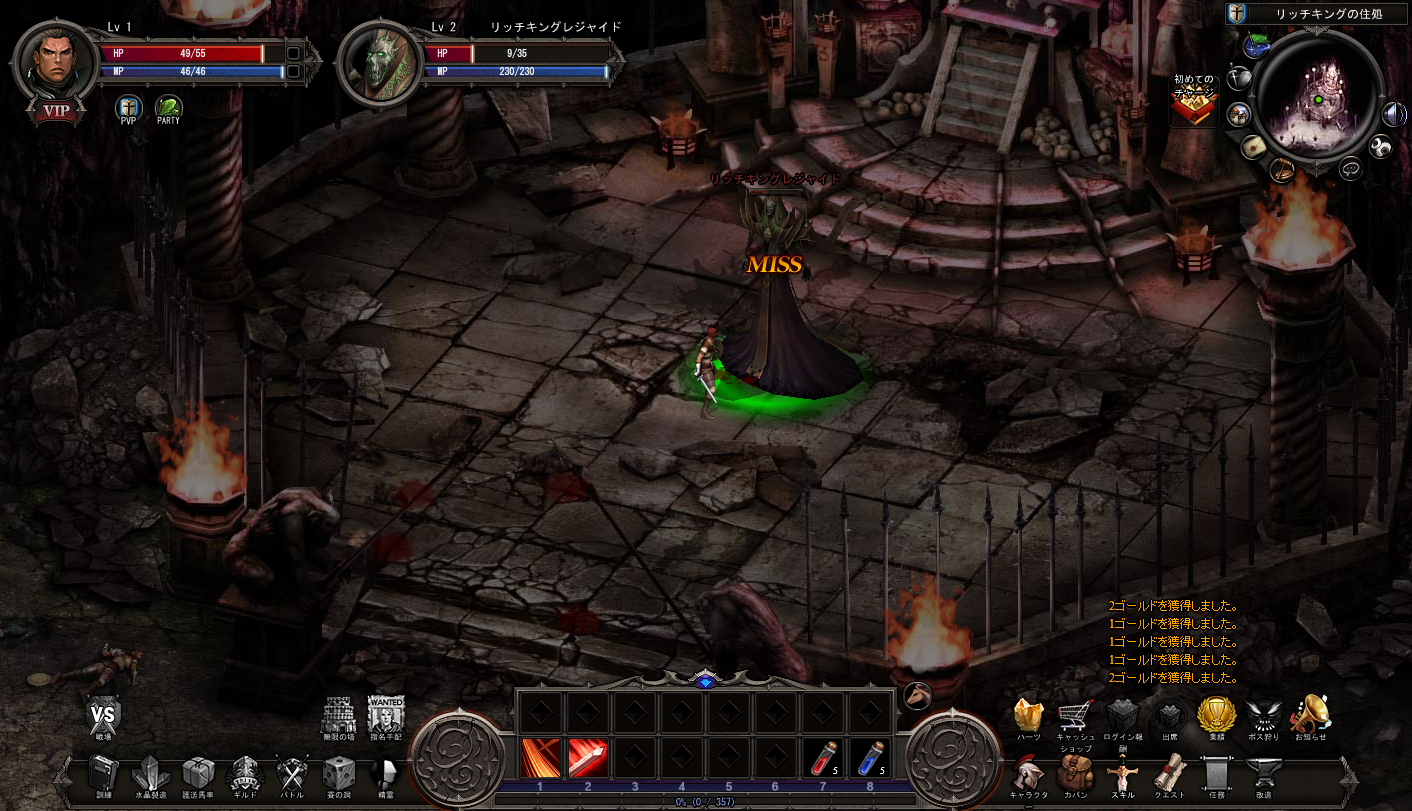This screenshot has height=811, width=1412.
Task: Open the 改造 anvil upgrade menu
Action: point(1264,772)
